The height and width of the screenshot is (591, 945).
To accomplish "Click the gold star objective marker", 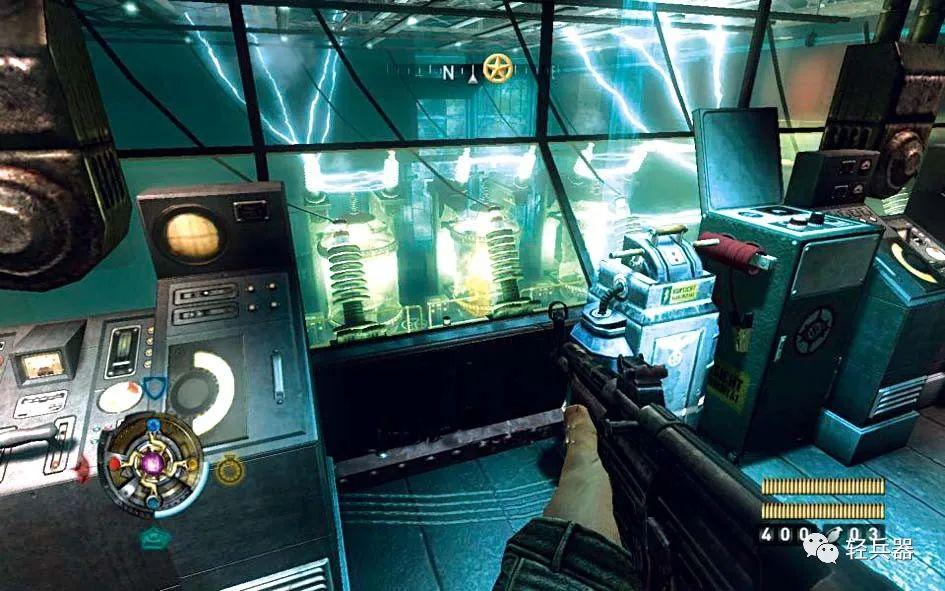I will point(497,68).
